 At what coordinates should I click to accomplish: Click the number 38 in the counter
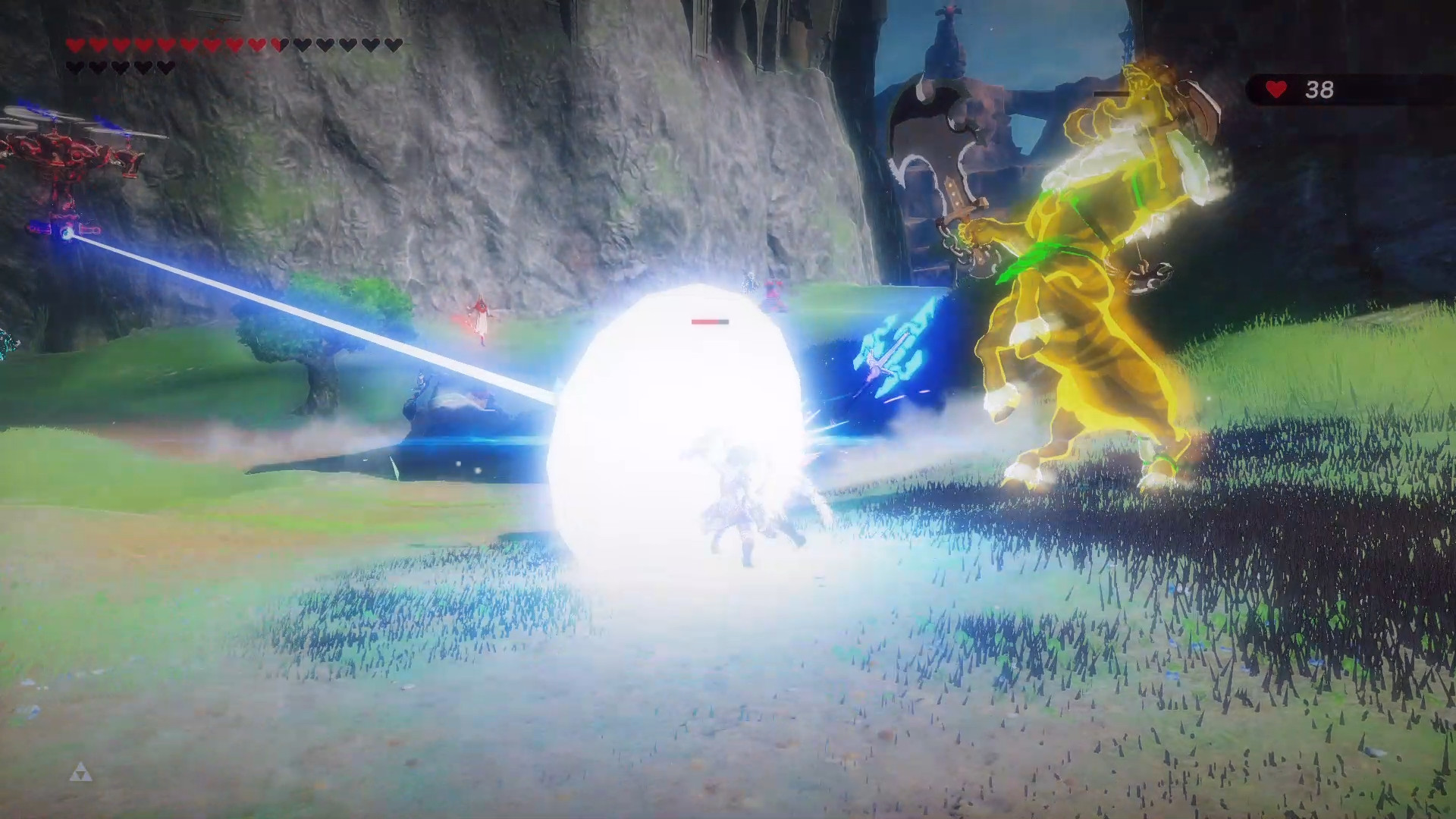point(1320,89)
